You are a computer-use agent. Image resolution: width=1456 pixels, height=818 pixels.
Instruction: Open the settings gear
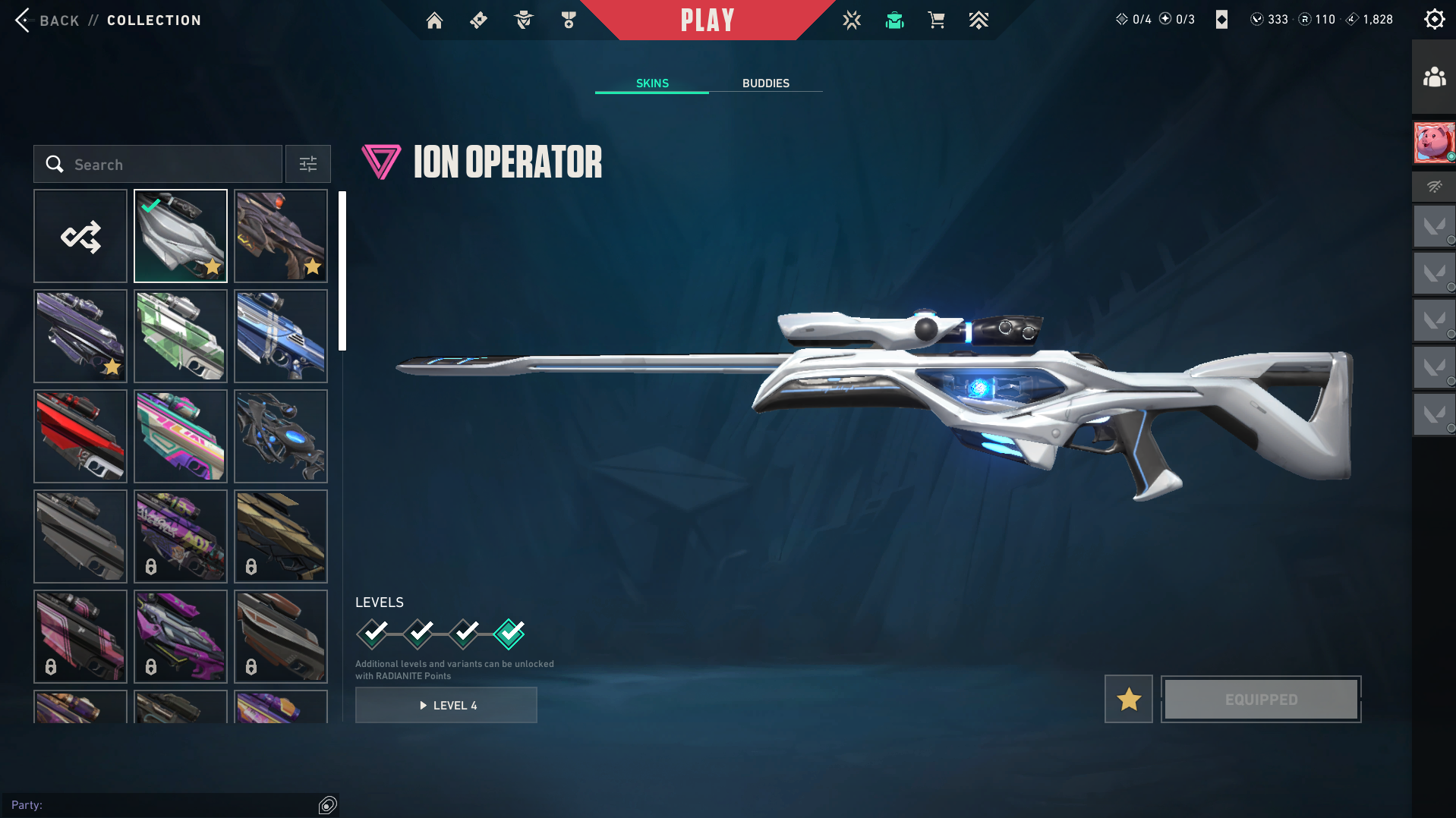pyautogui.click(x=1434, y=20)
